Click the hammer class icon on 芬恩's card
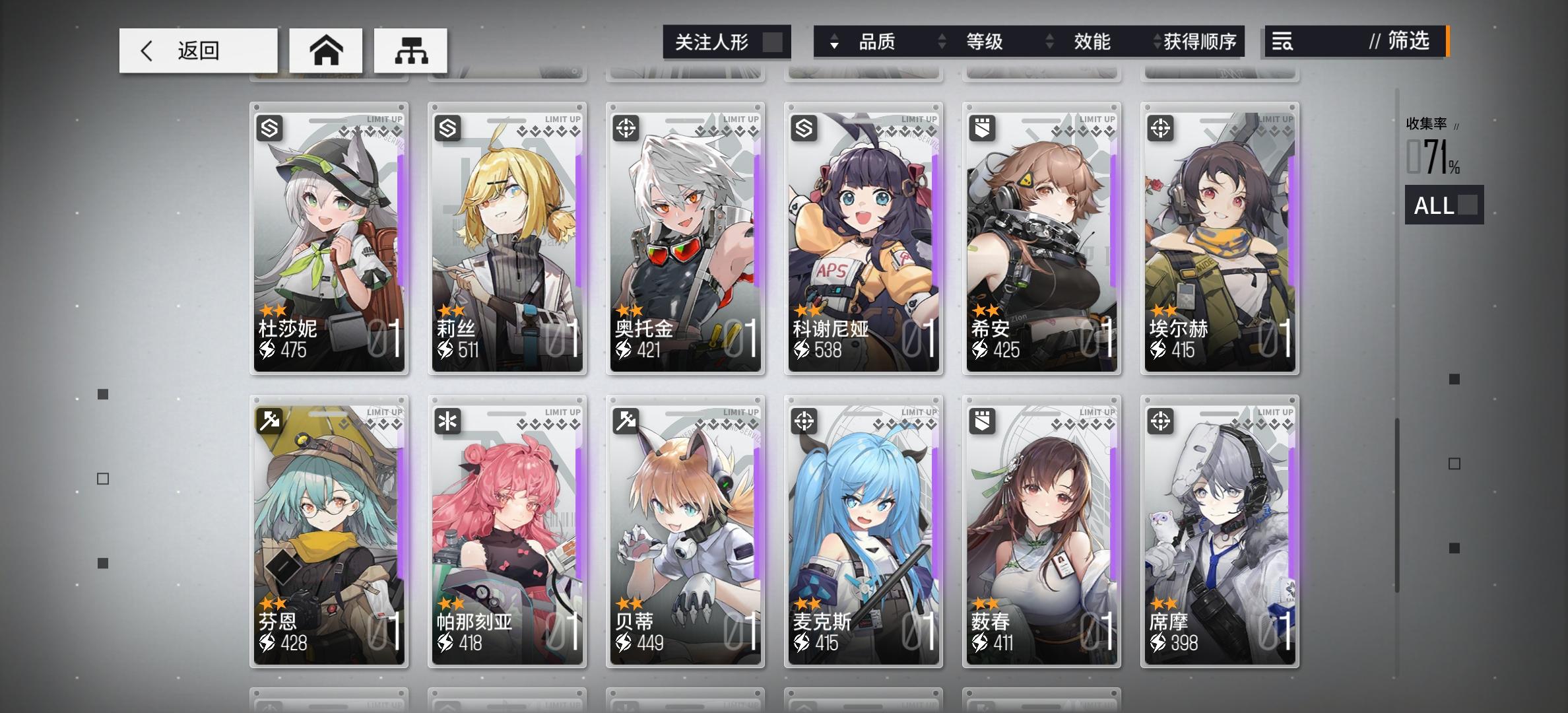Screen dimensions: 1568x713 click(x=270, y=421)
